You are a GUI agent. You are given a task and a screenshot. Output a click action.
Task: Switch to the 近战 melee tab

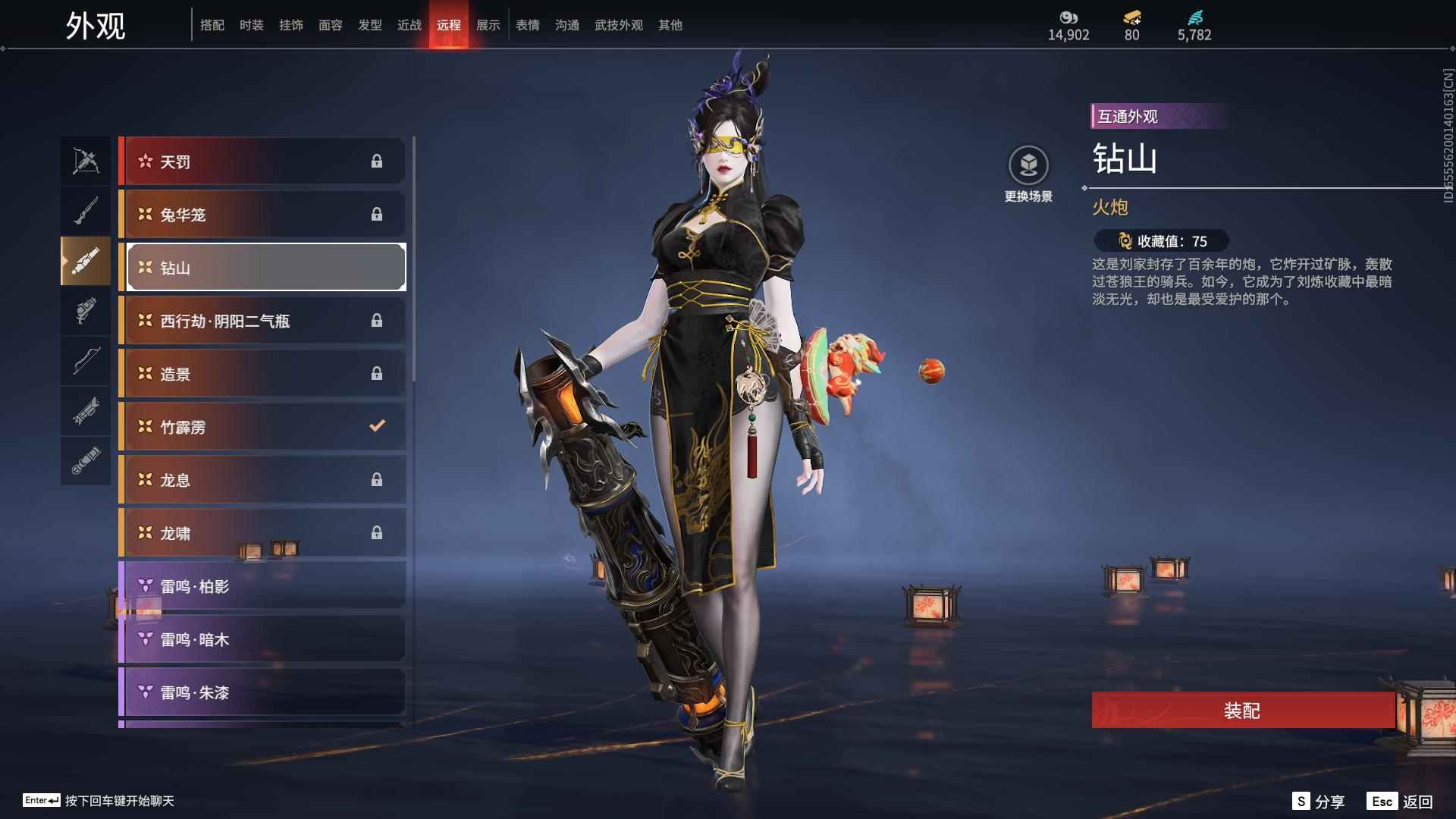click(x=409, y=25)
